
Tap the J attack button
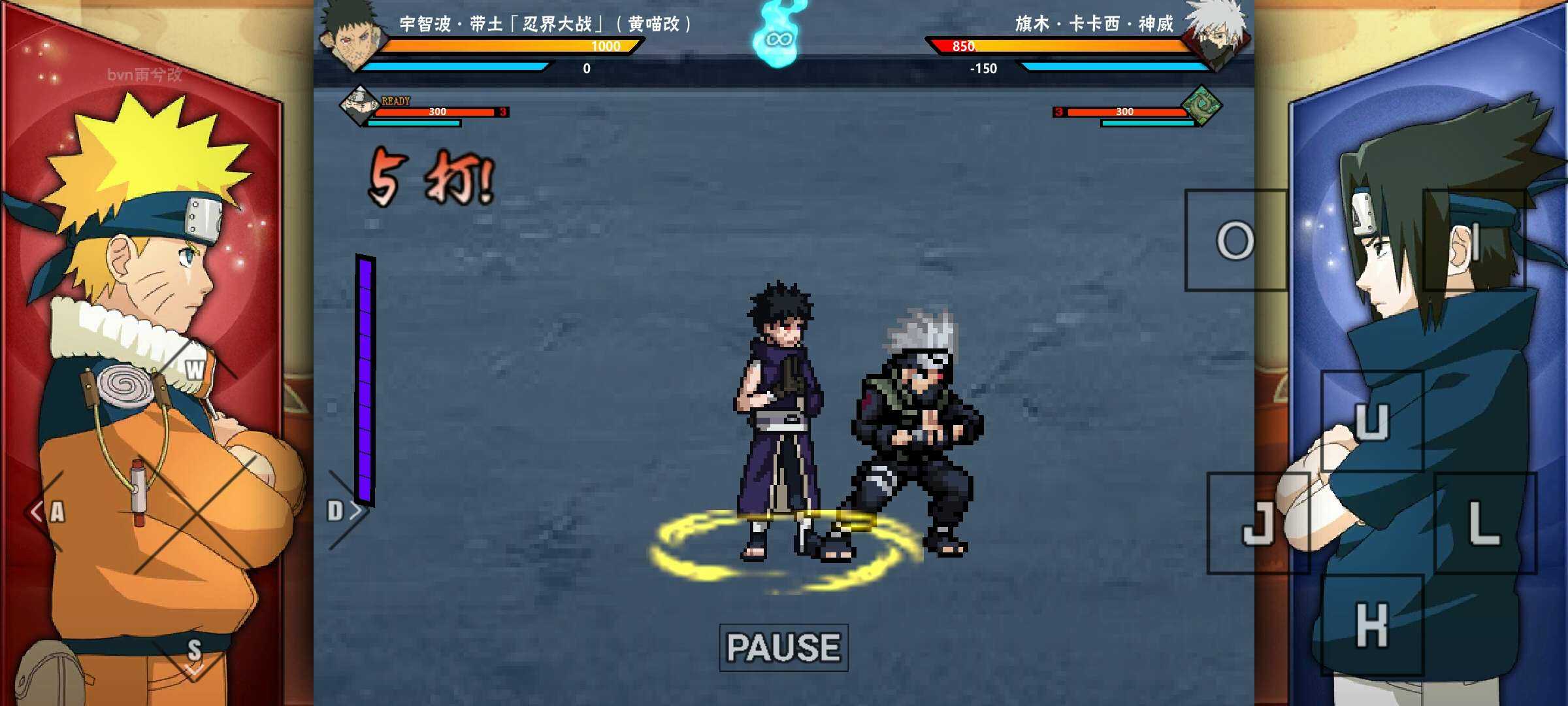[1258, 523]
